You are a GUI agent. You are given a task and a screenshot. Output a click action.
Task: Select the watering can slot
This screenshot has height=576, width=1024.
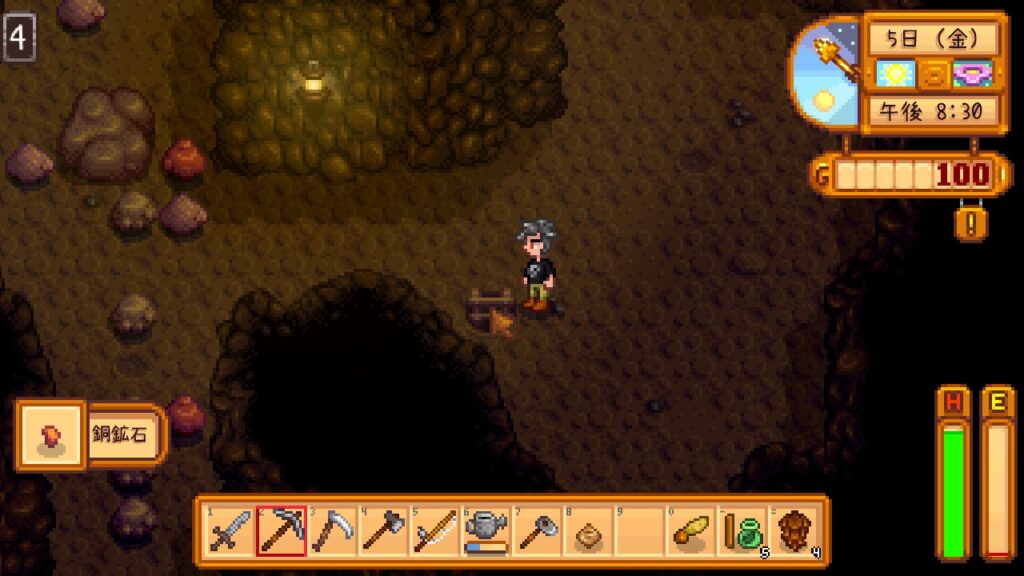(x=486, y=531)
